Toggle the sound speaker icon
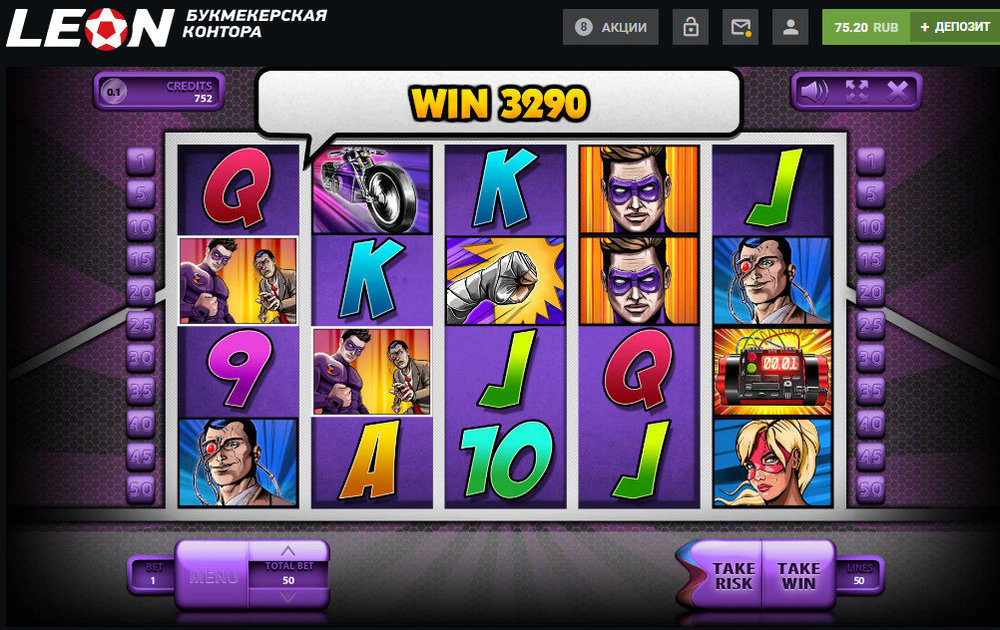The height and width of the screenshot is (630, 1000). click(814, 92)
